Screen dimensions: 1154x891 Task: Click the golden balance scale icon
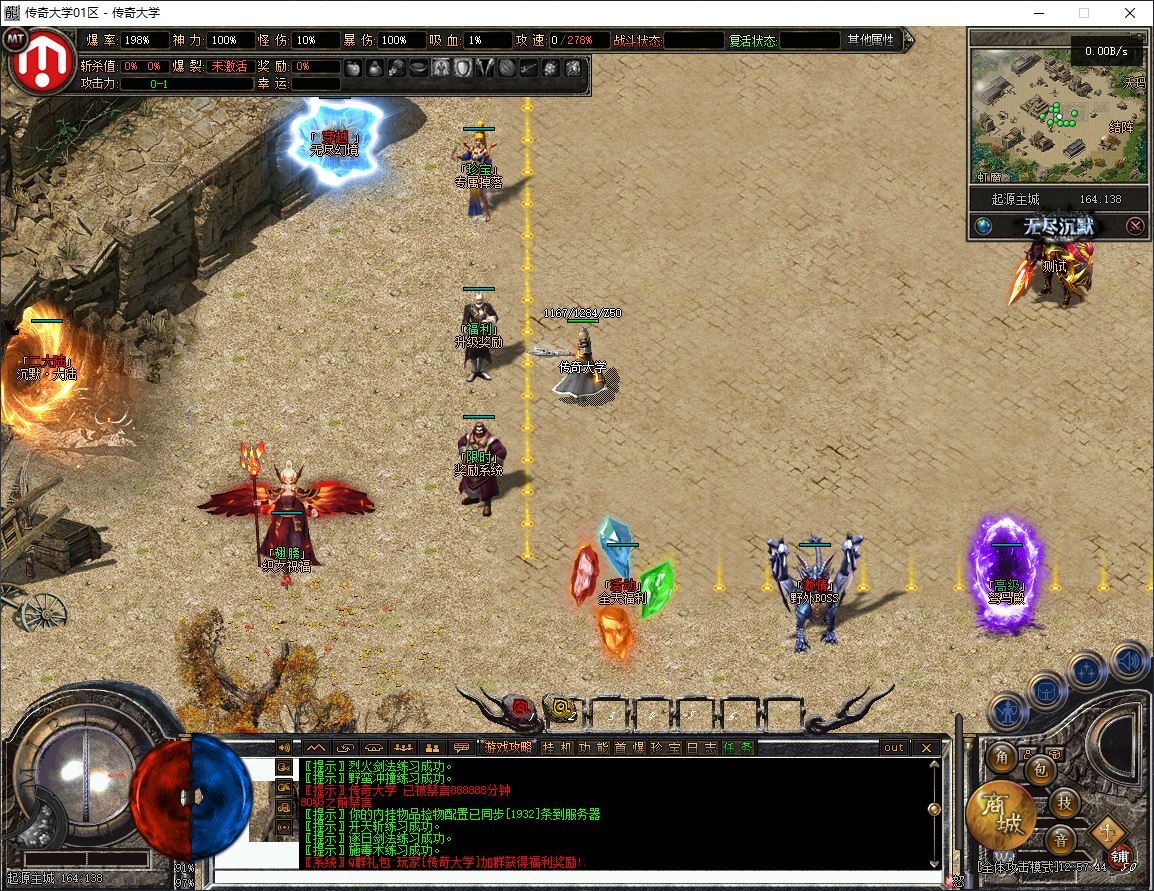tap(1108, 830)
